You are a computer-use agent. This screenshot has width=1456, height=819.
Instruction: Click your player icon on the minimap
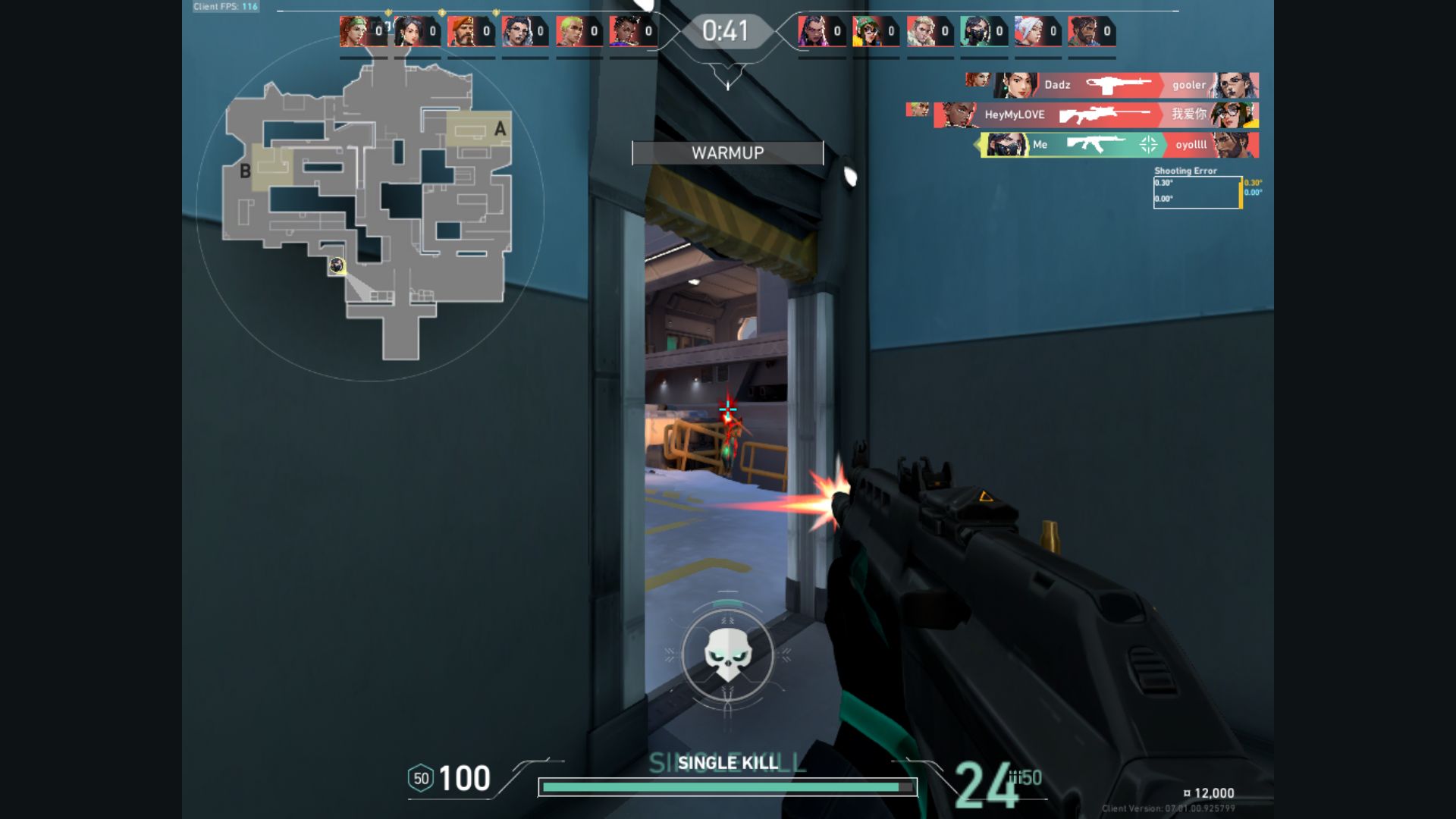[337, 265]
